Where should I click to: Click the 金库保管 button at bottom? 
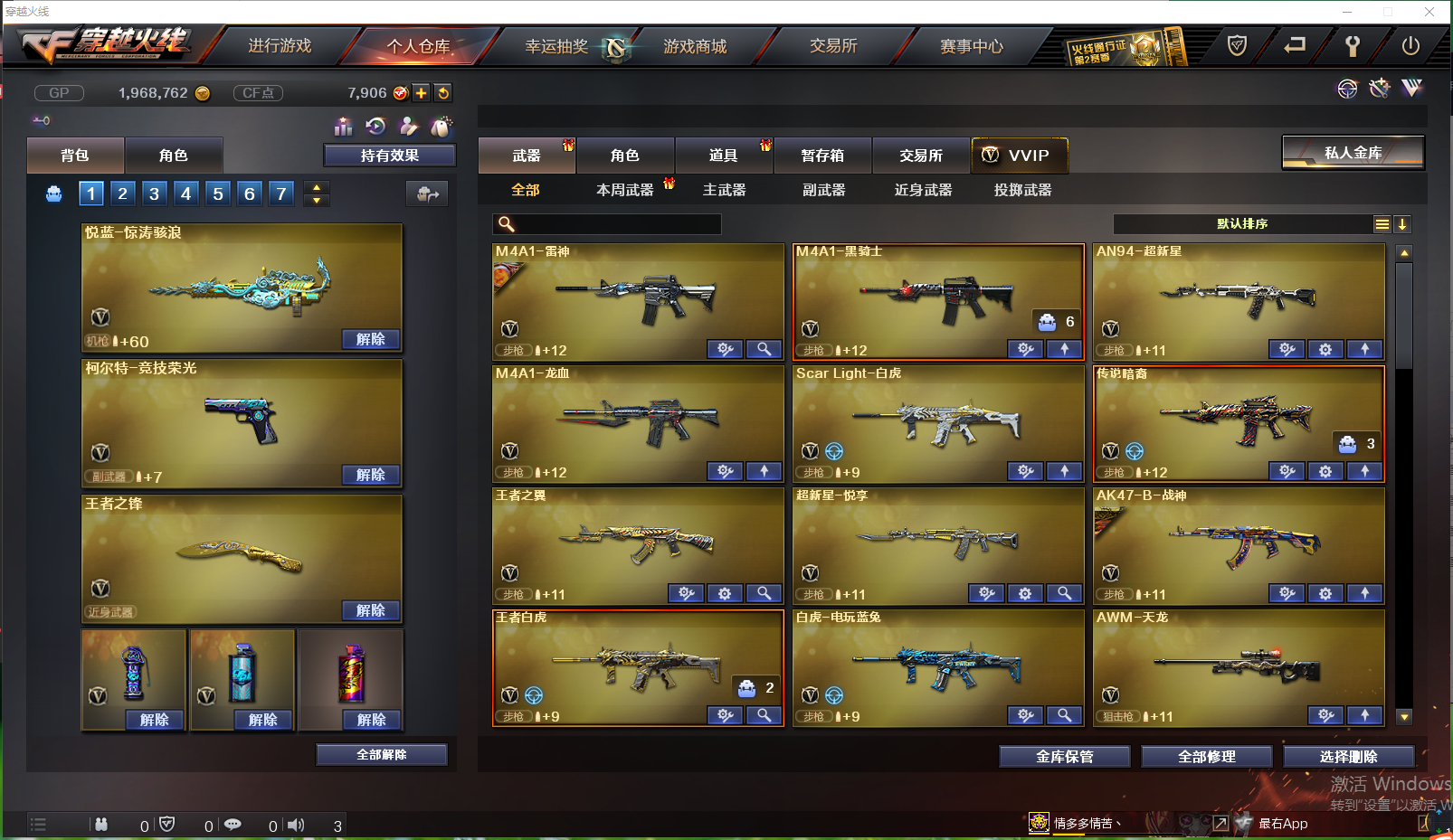pos(1063,757)
